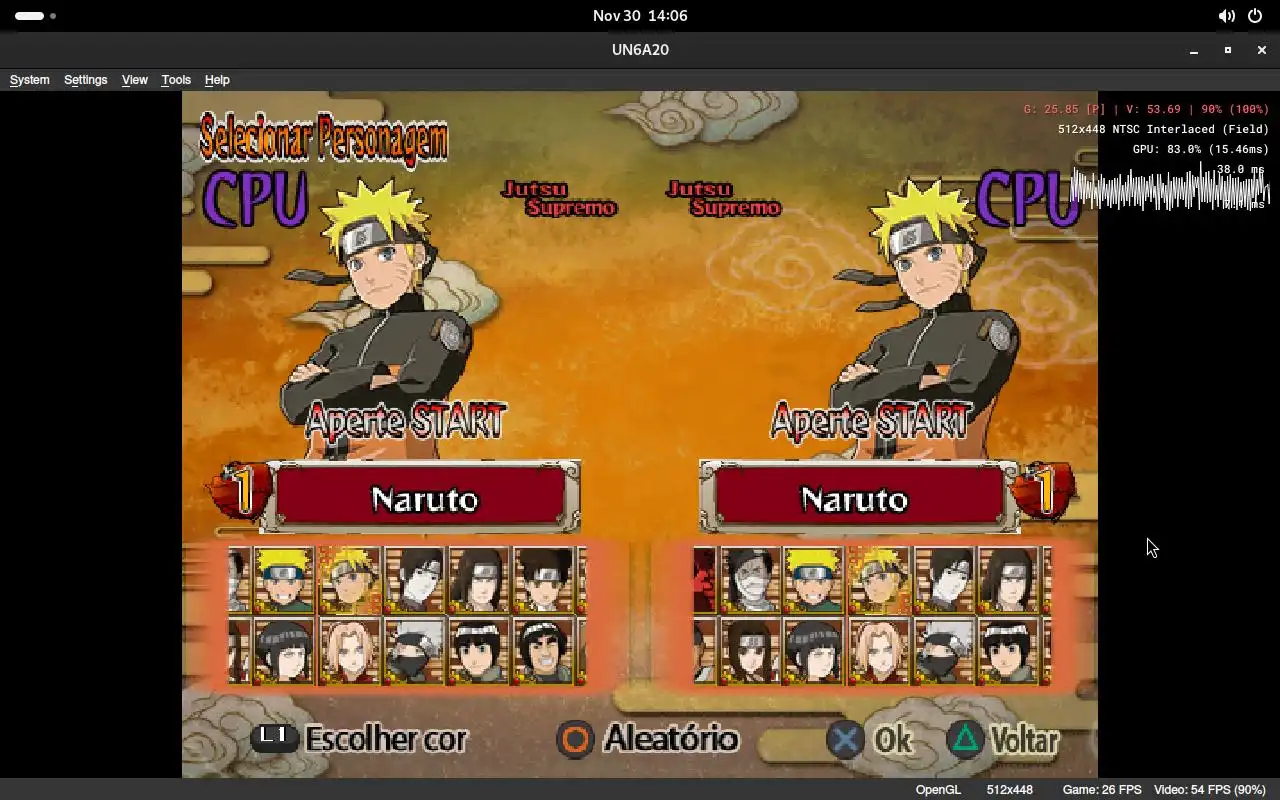The image size is (1280, 800).
Task: Pick masked Kakashi in the right roster
Action: point(943,651)
